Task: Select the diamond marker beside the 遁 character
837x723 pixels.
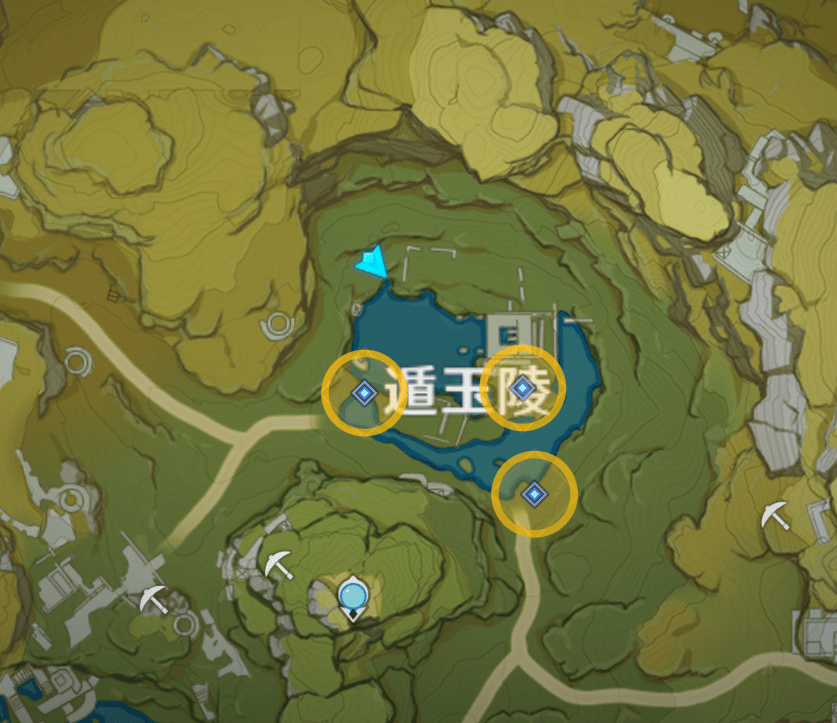Action: coord(363,393)
